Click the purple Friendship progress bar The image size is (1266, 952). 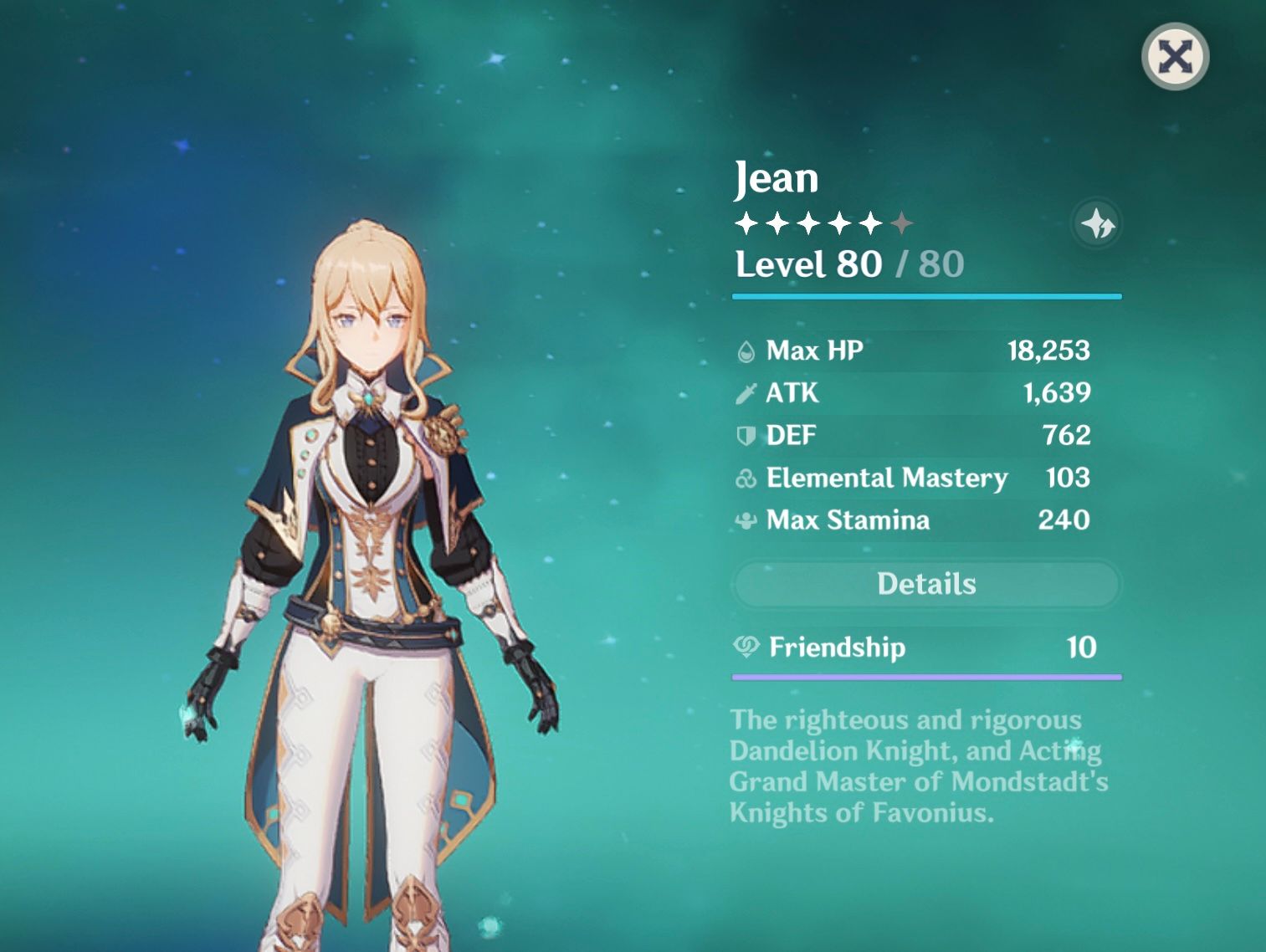point(925,674)
